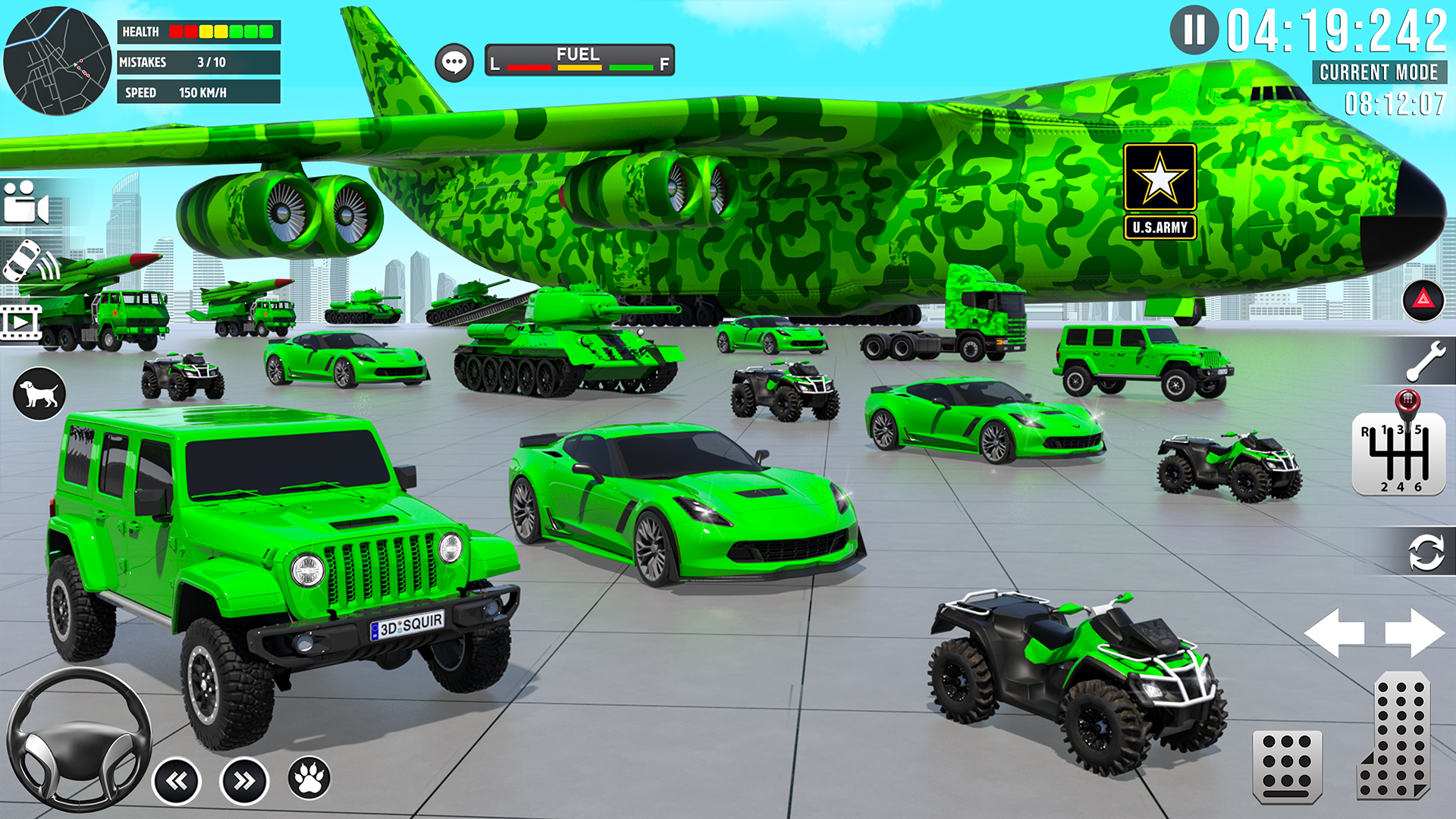Steer left with the left arrow

point(1335,632)
